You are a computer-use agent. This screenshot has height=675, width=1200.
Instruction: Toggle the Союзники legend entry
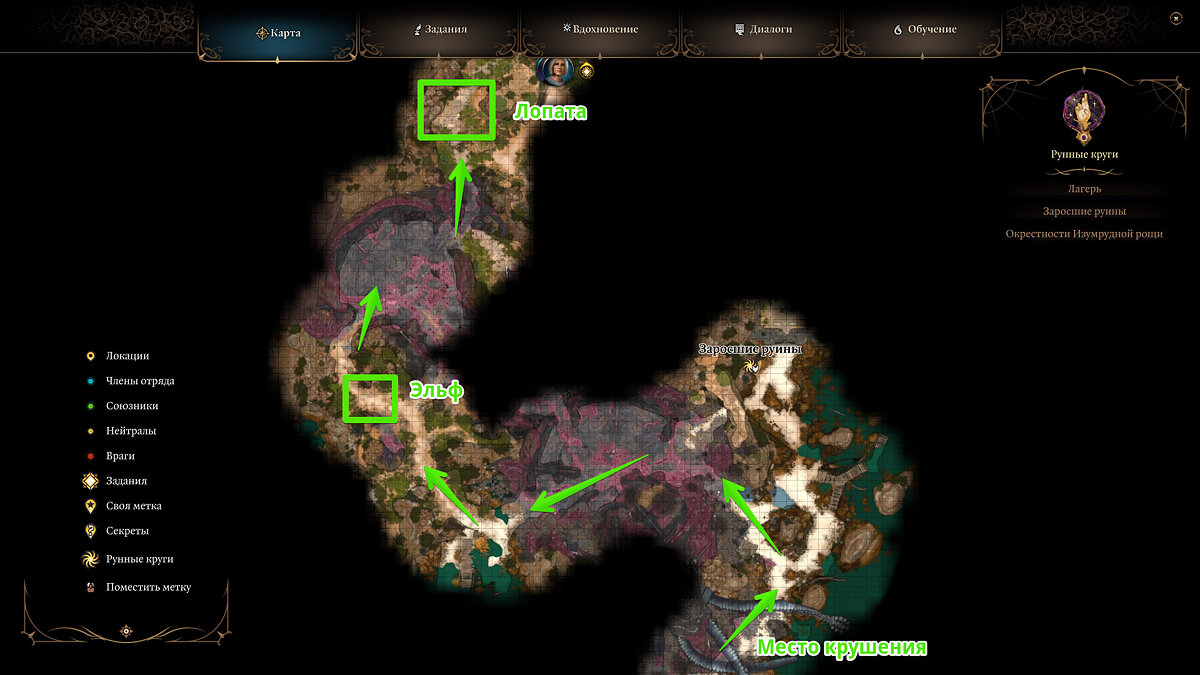point(132,406)
